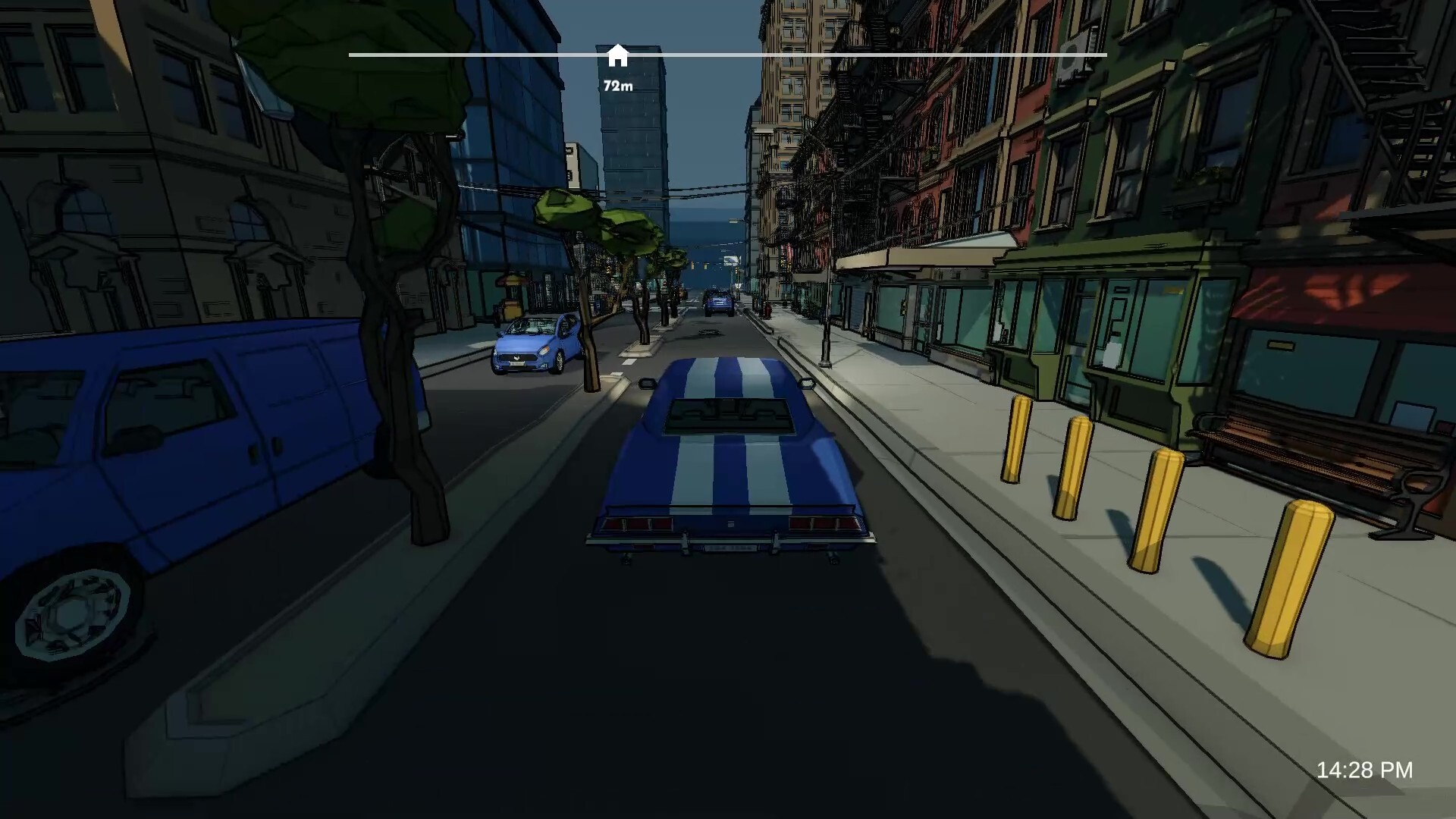This screenshot has height=819, width=1456.
Task: Click the home destination waypoint icon
Action: tap(619, 53)
